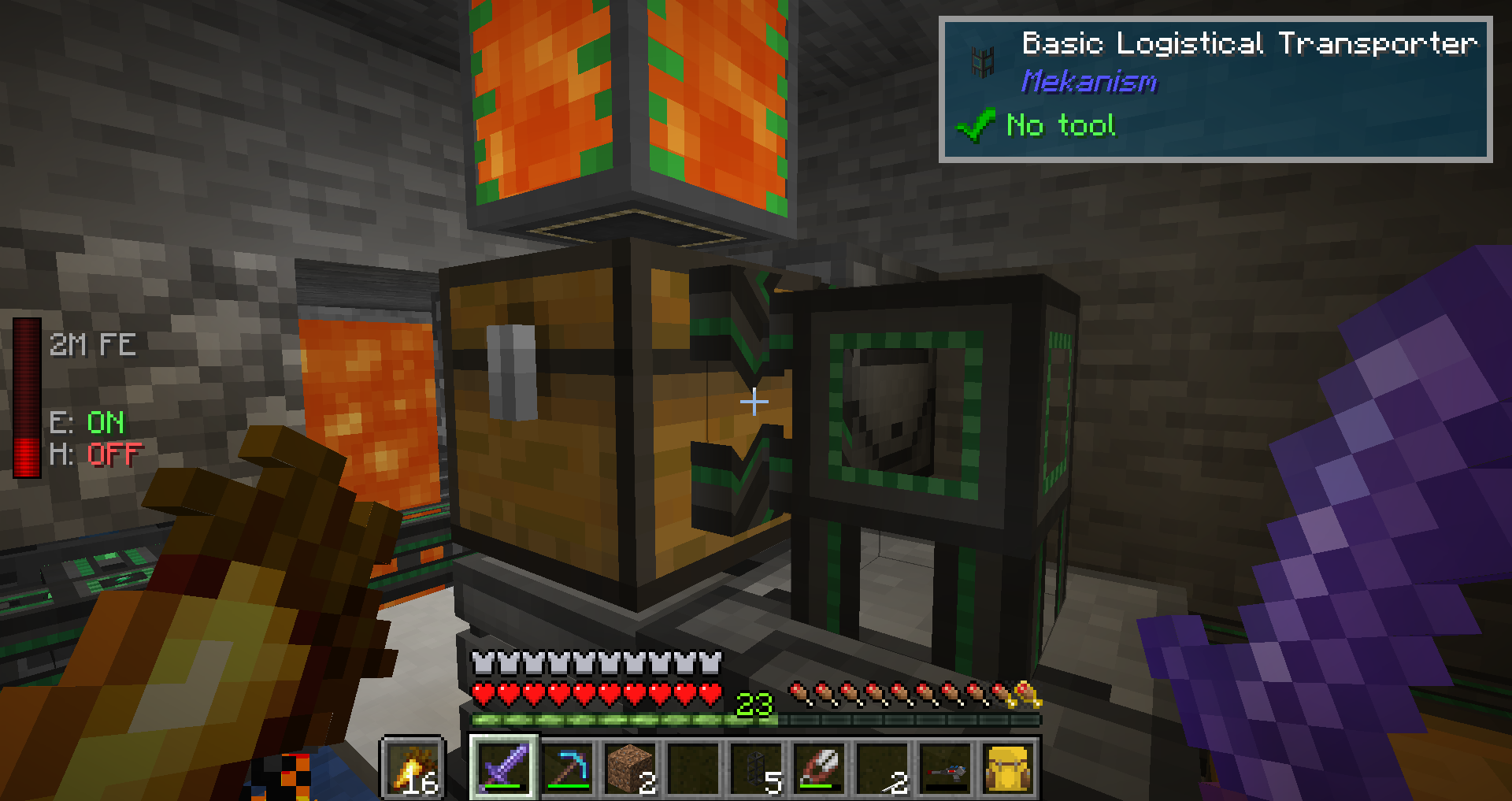Select the ray gun hotbar slot
The height and width of the screenshot is (801, 1512).
tap(946, 767)
